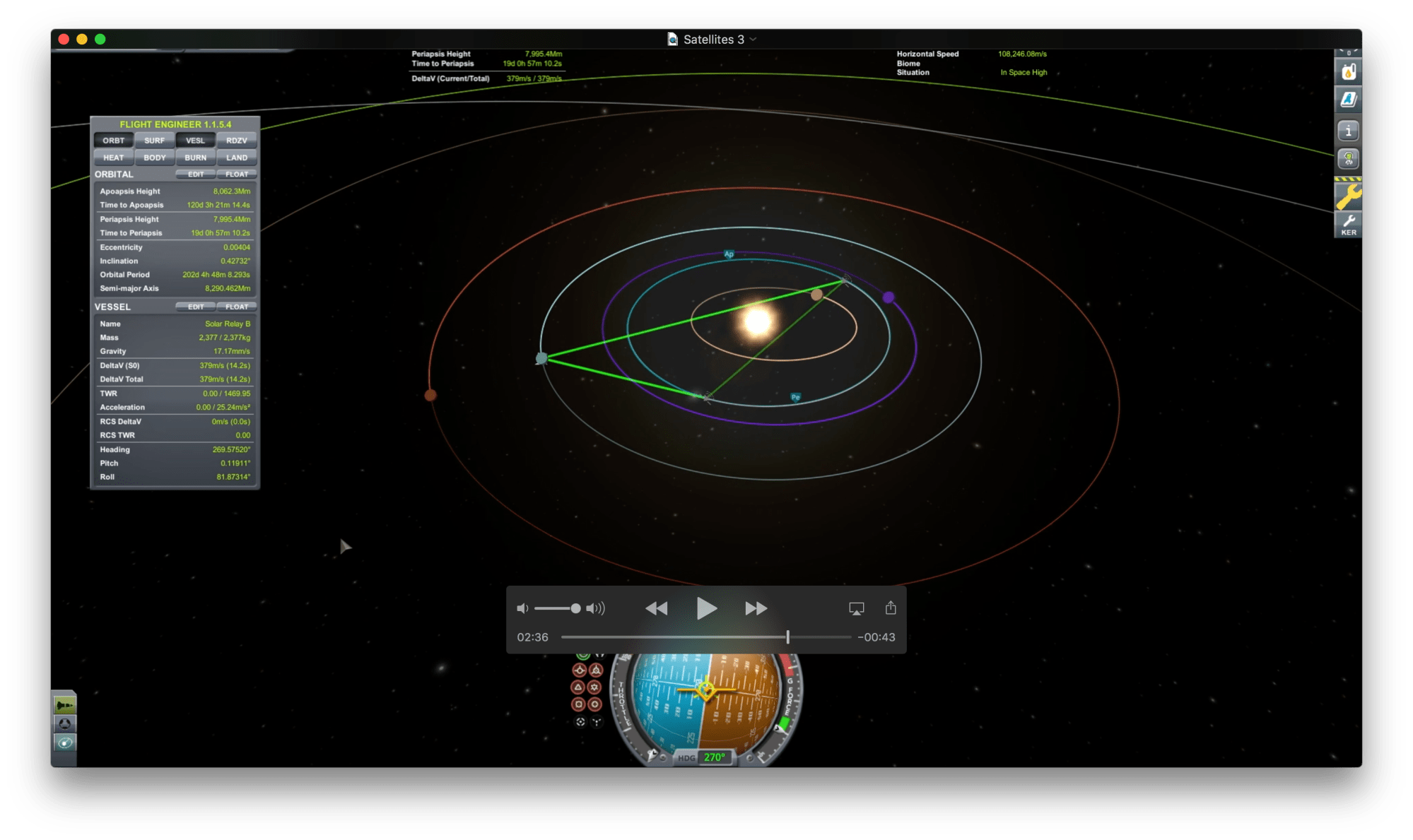Open the KER wrench toolbar button
Viewport: 1413px width, 840px height.
[1348, 225]
